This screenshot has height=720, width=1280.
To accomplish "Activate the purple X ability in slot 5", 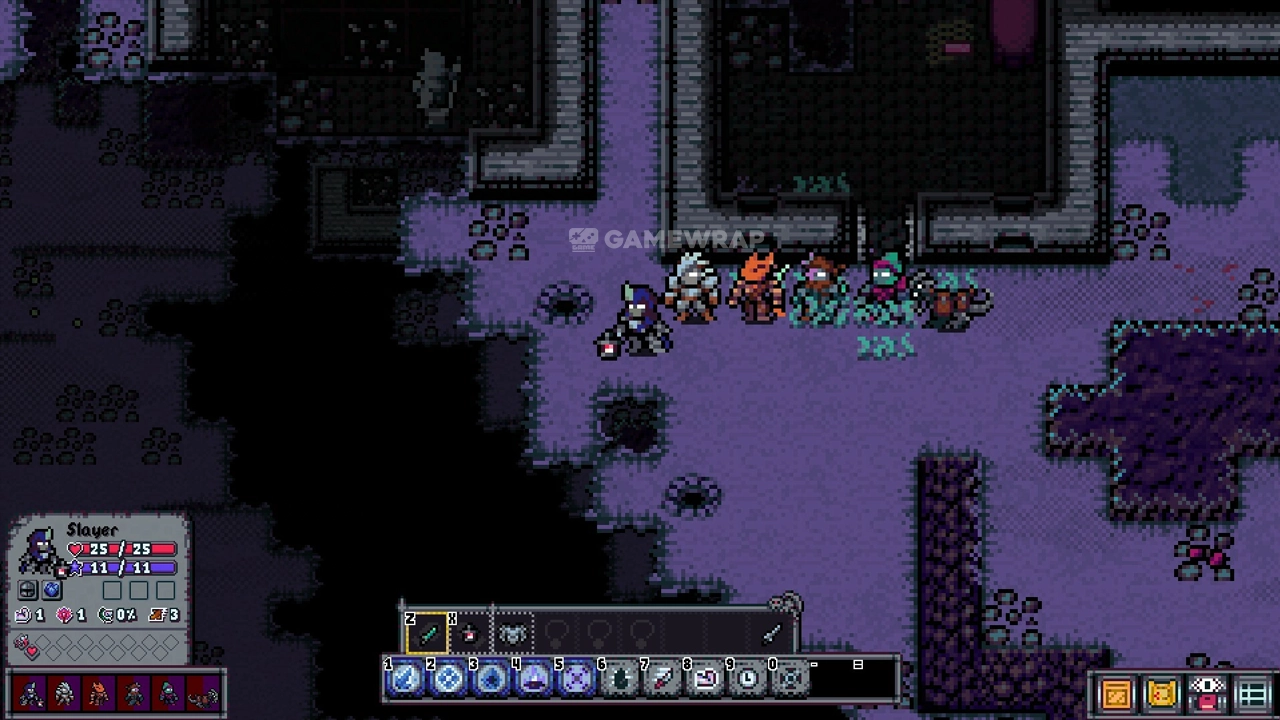I will coord(577,680).
